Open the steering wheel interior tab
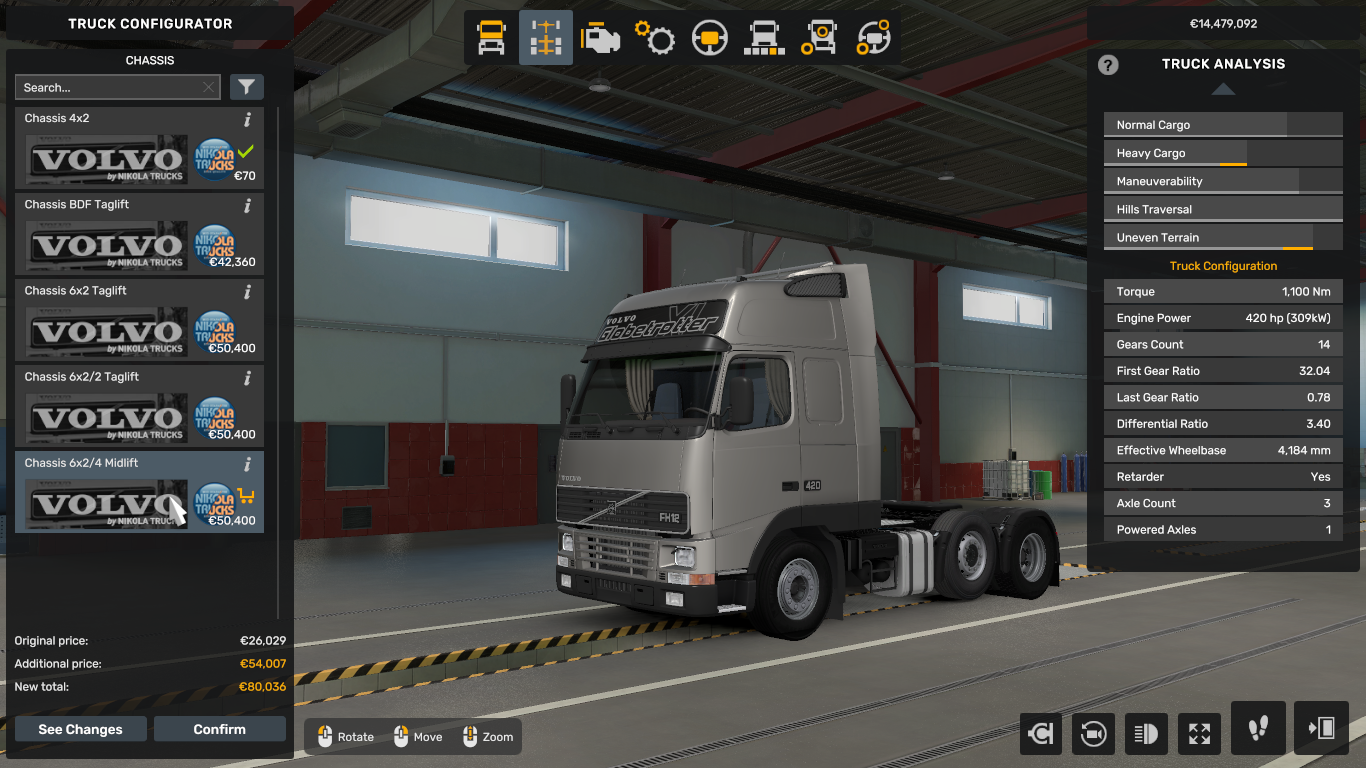The height and width of the screenshot is (768, 1366). click(x=710, y=38)
